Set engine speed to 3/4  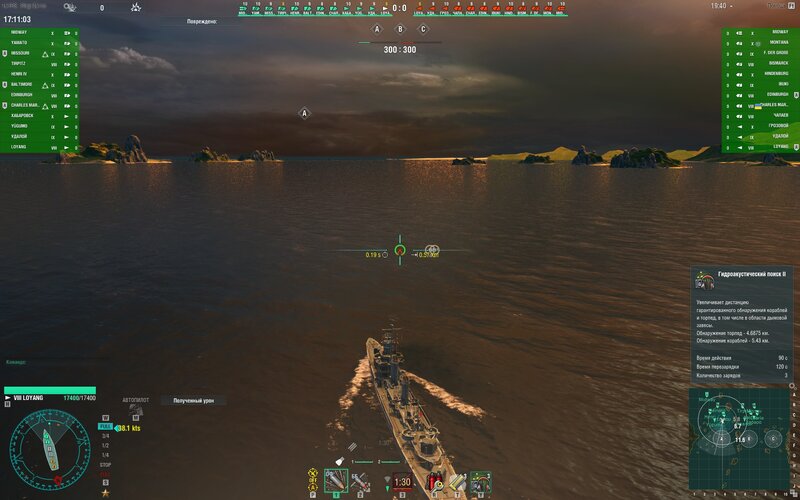105,436
